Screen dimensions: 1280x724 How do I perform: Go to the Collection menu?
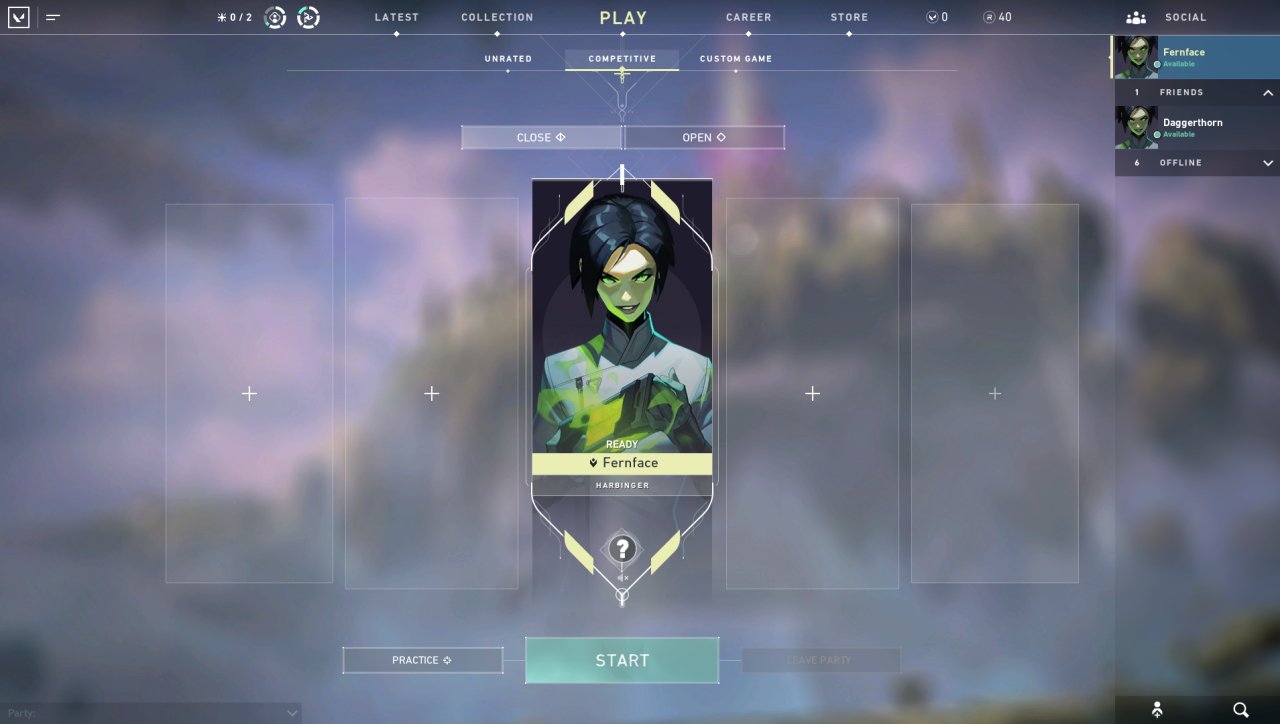497,18
